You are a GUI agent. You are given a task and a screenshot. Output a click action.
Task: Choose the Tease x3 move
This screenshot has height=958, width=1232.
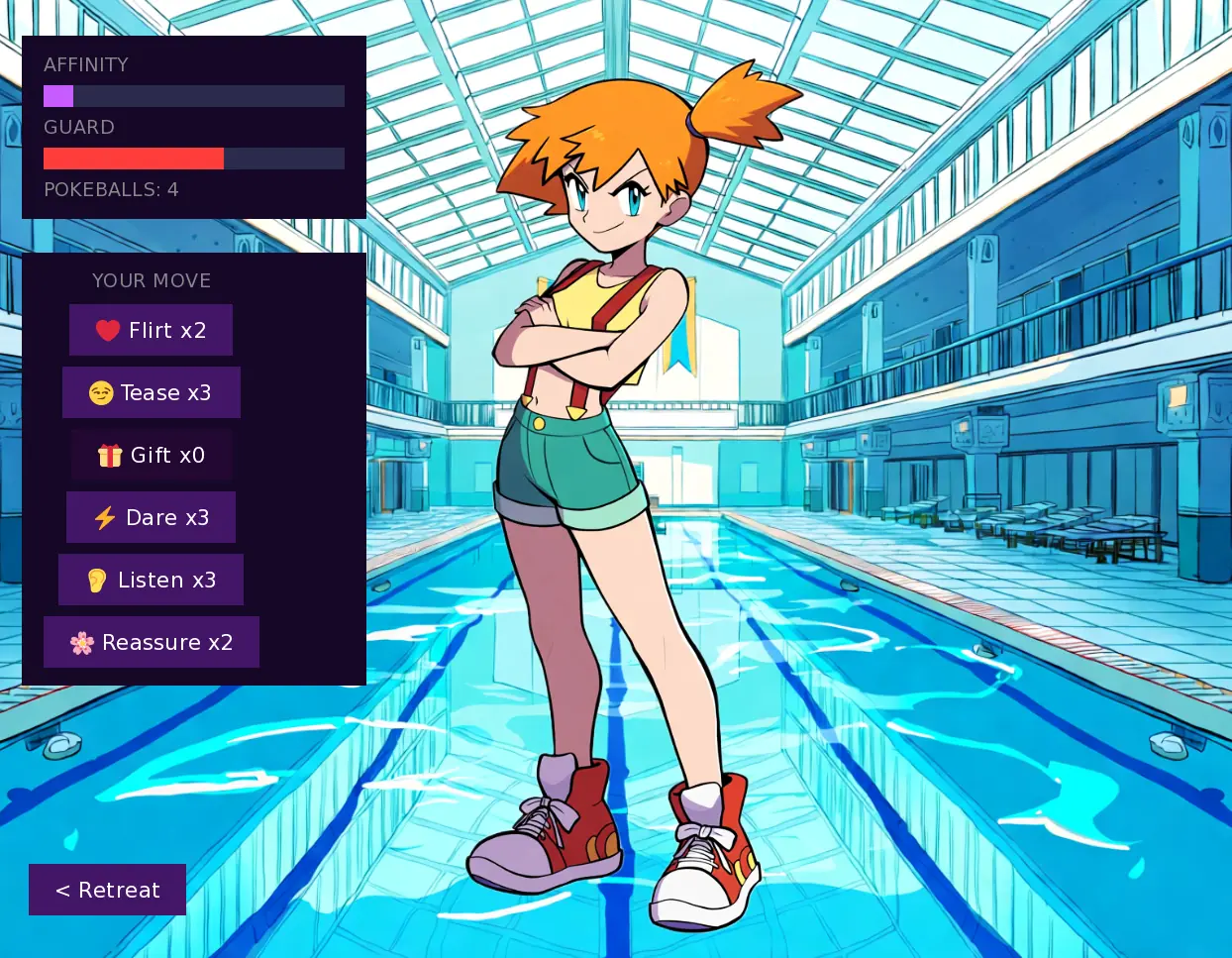tap(151, 392)
